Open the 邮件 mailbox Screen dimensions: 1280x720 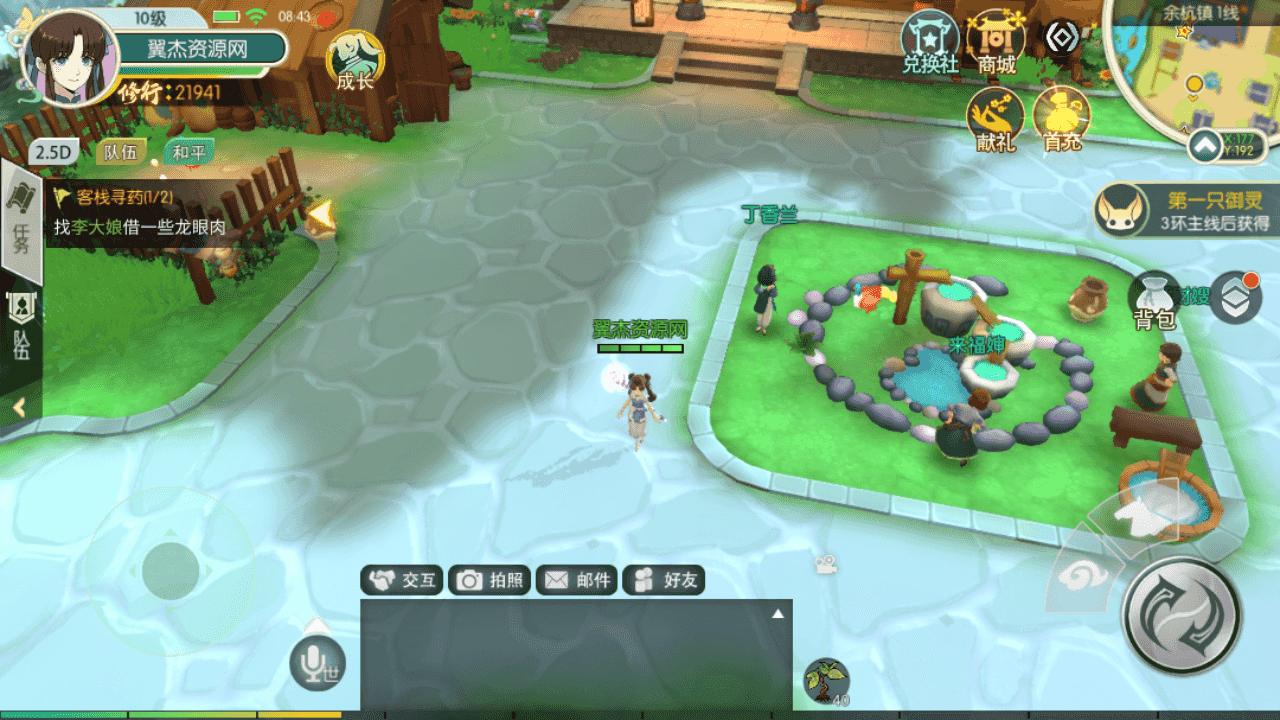point(577,580)
